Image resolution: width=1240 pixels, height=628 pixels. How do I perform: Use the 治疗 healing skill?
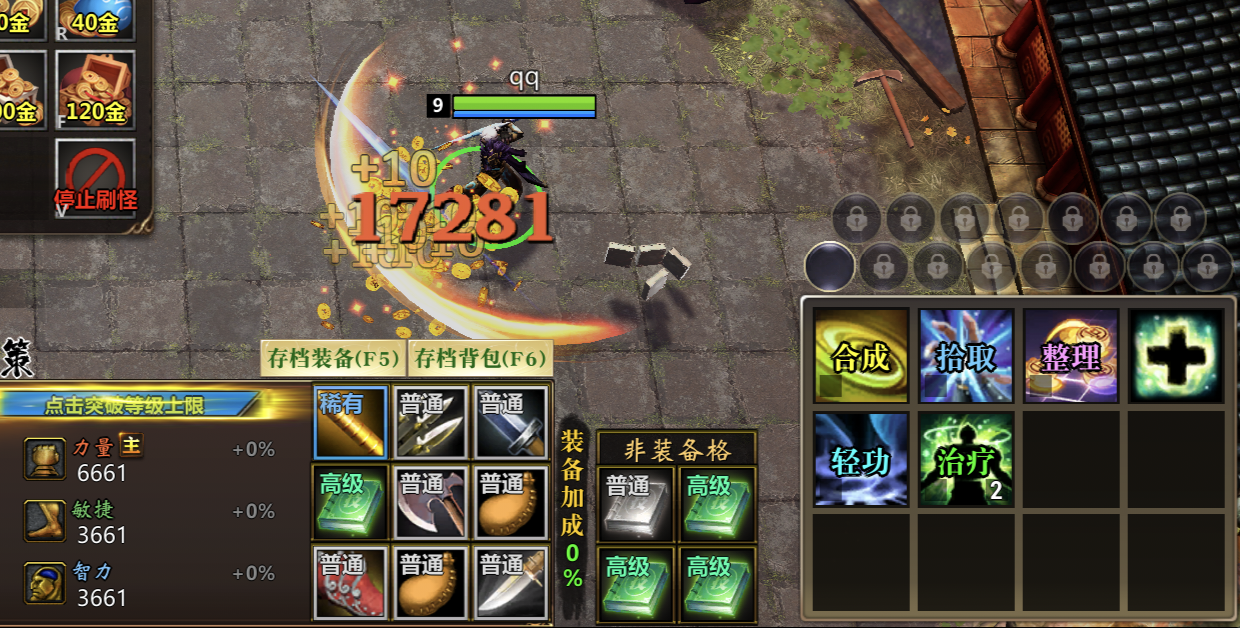[966, 459]
